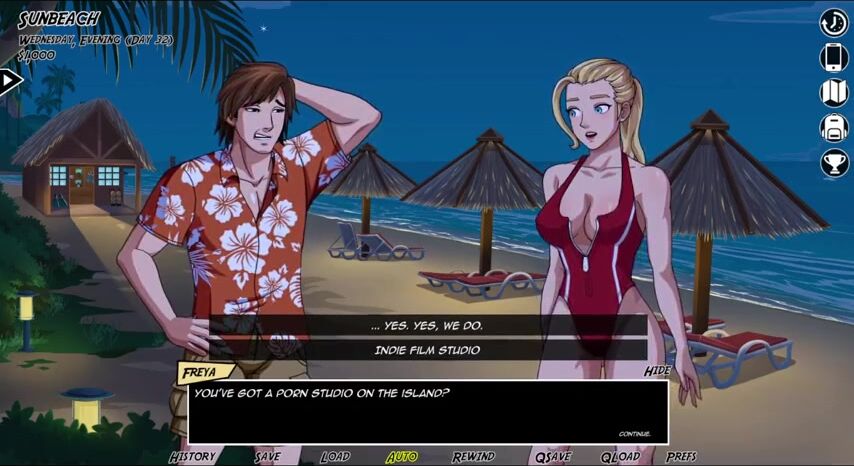This screenshot has height=466, width=854.
Task: Open the smartphone icon
Action: pyautogui.click(x=834, y=57)
